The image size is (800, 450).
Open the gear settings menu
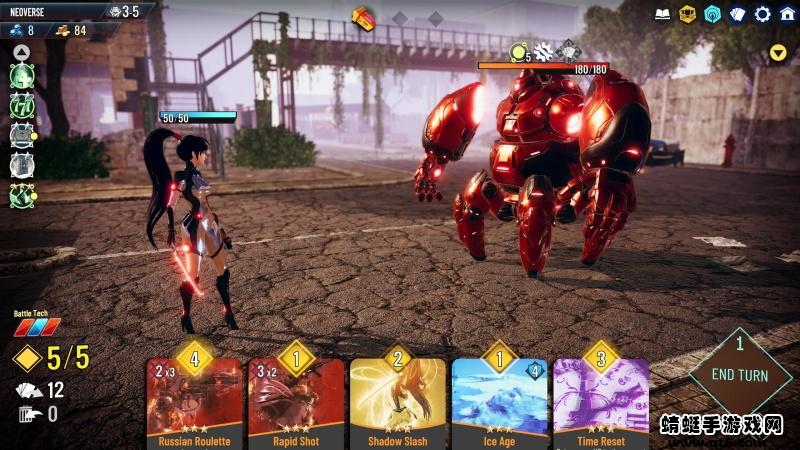point(762,14)
